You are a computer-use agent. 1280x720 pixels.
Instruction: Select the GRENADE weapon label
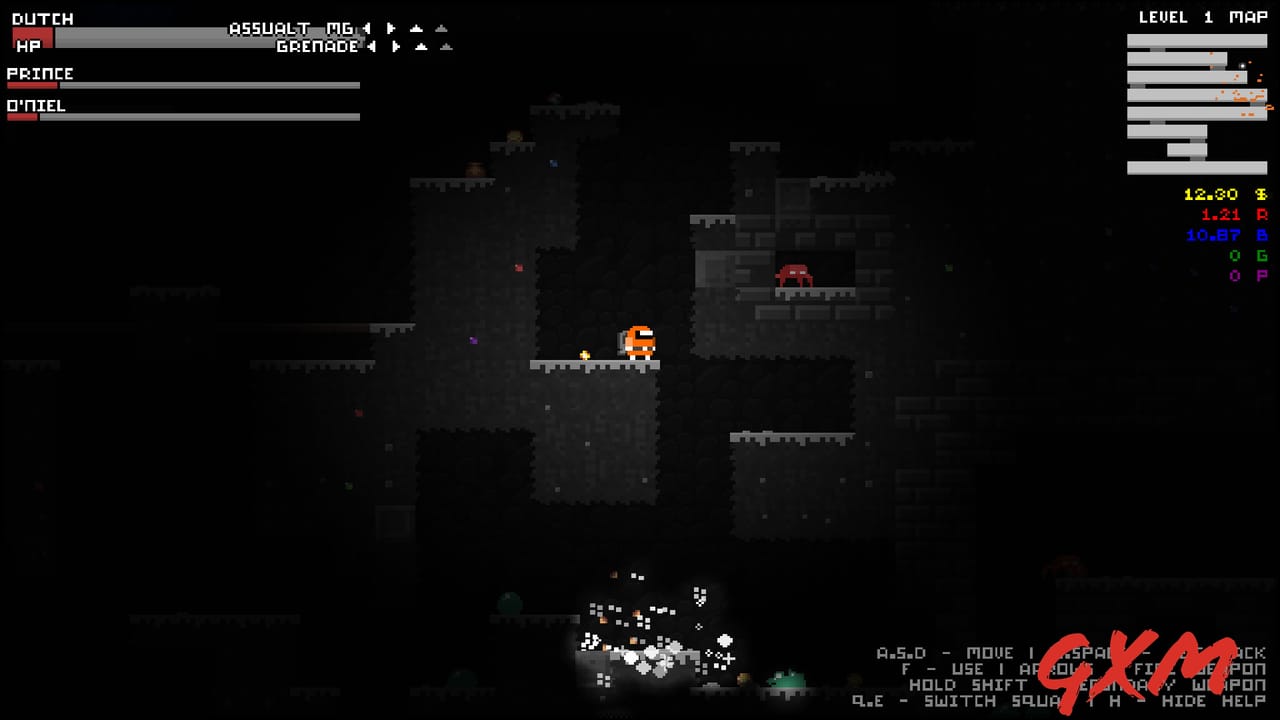tap(316, 46)
